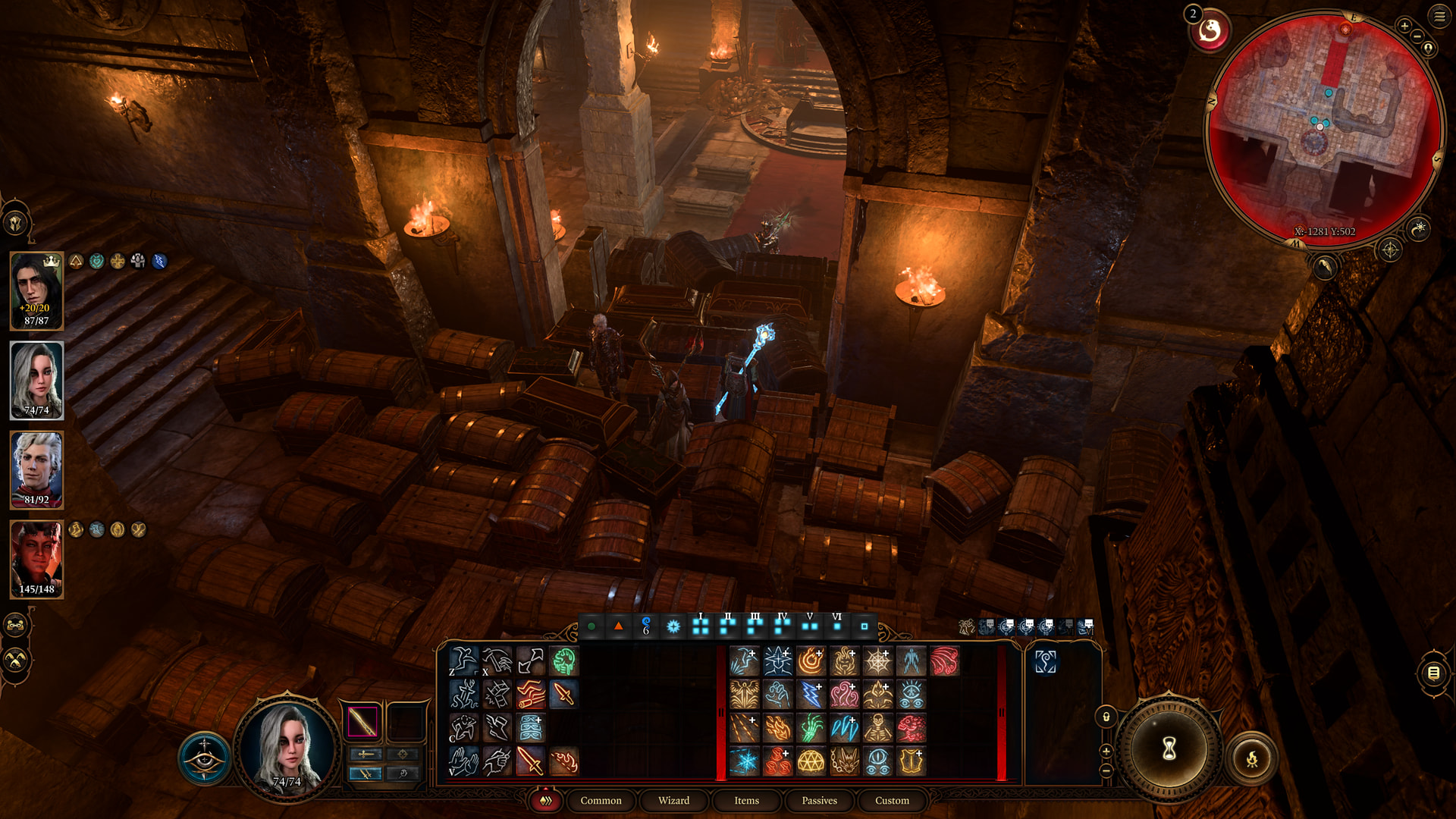Zoom in the minimap with plus button
This screenshot has width=1456, height=819.
1404,26
